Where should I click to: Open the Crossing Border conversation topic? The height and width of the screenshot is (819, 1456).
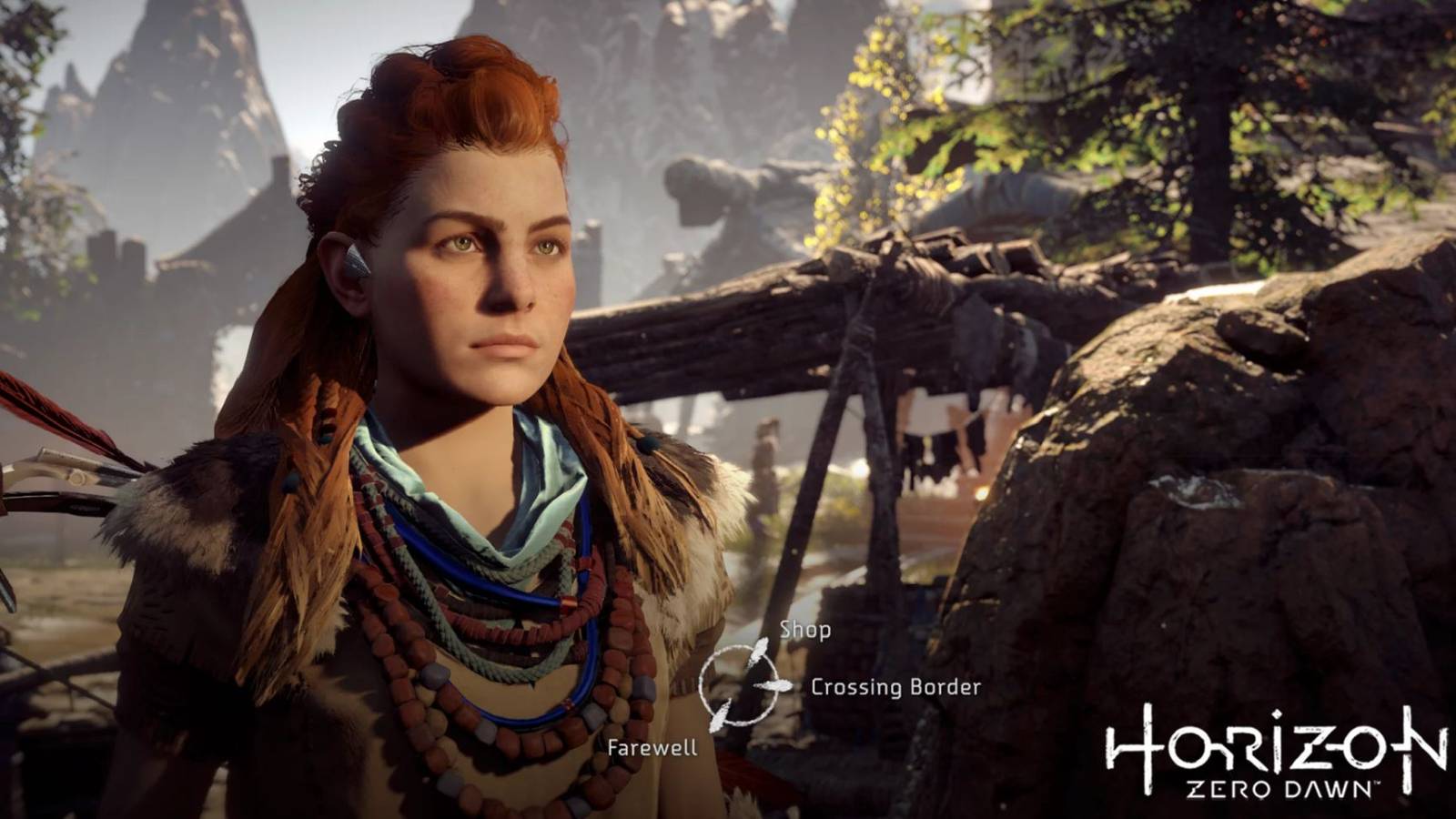click(x=896, y=688)
